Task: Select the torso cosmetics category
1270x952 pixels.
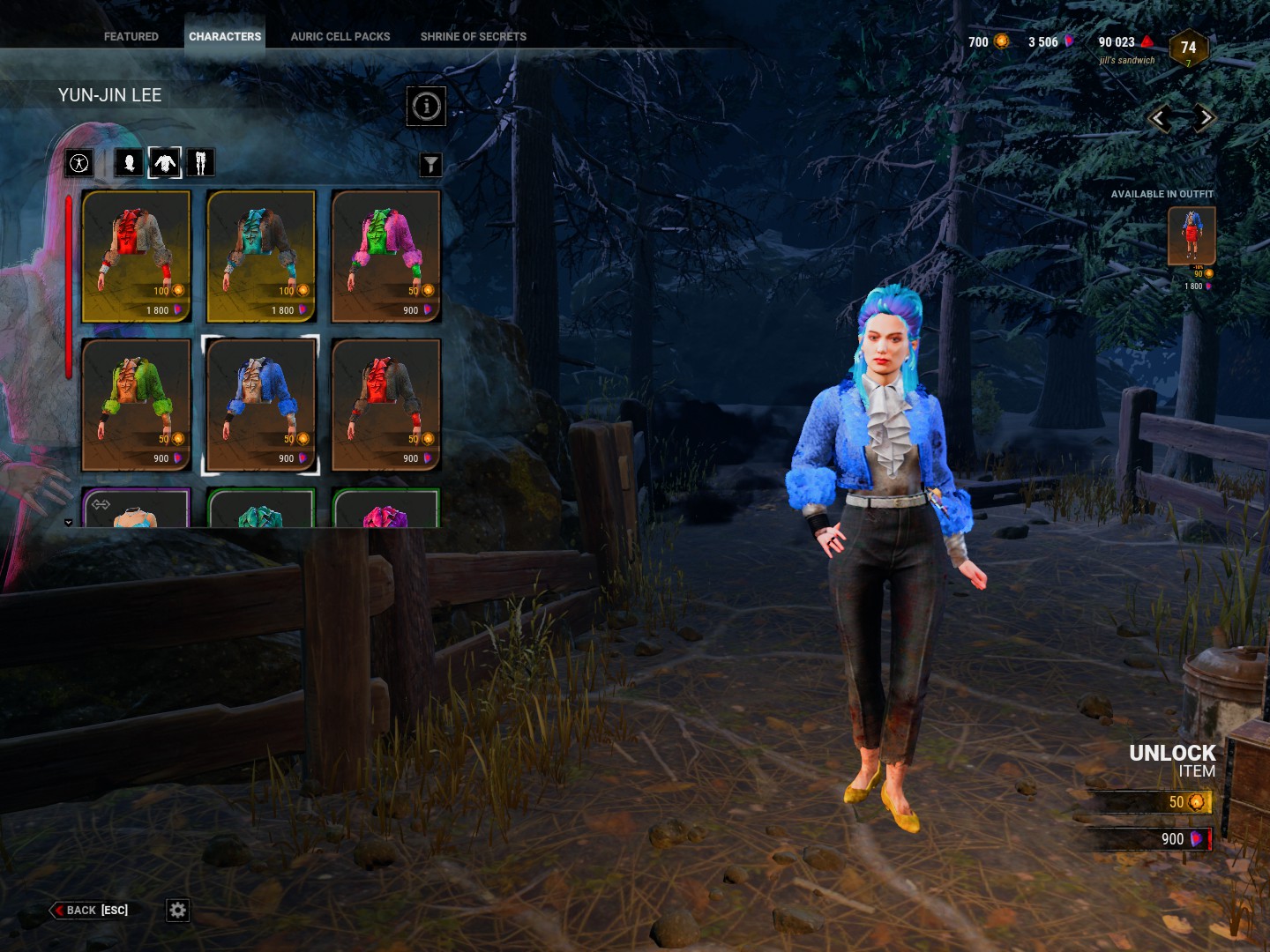Action: coord(165,163)
